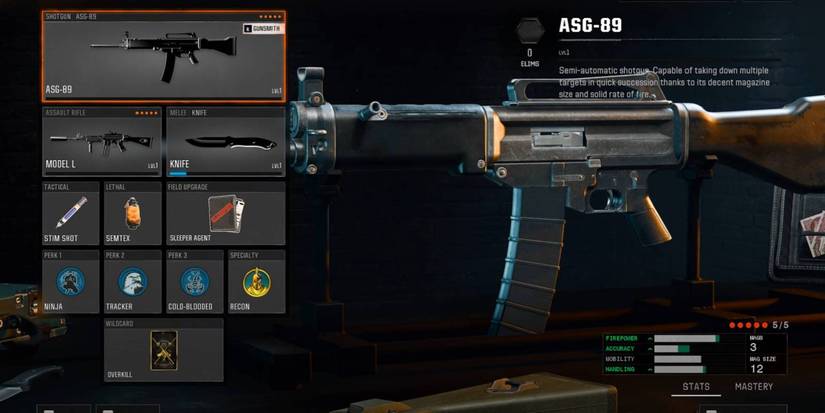Switch to the Stats tab
825x413 pixels.
pos(696,387)
